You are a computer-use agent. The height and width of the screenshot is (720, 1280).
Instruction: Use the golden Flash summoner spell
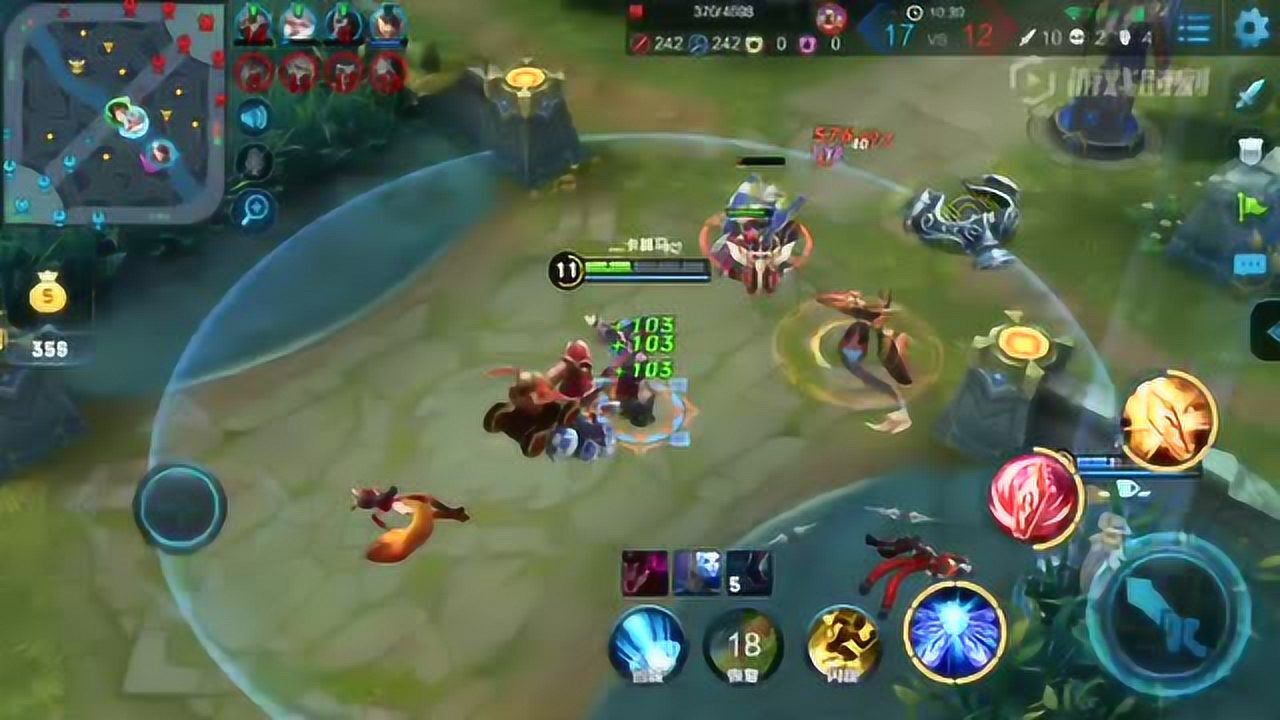point(843,643)
